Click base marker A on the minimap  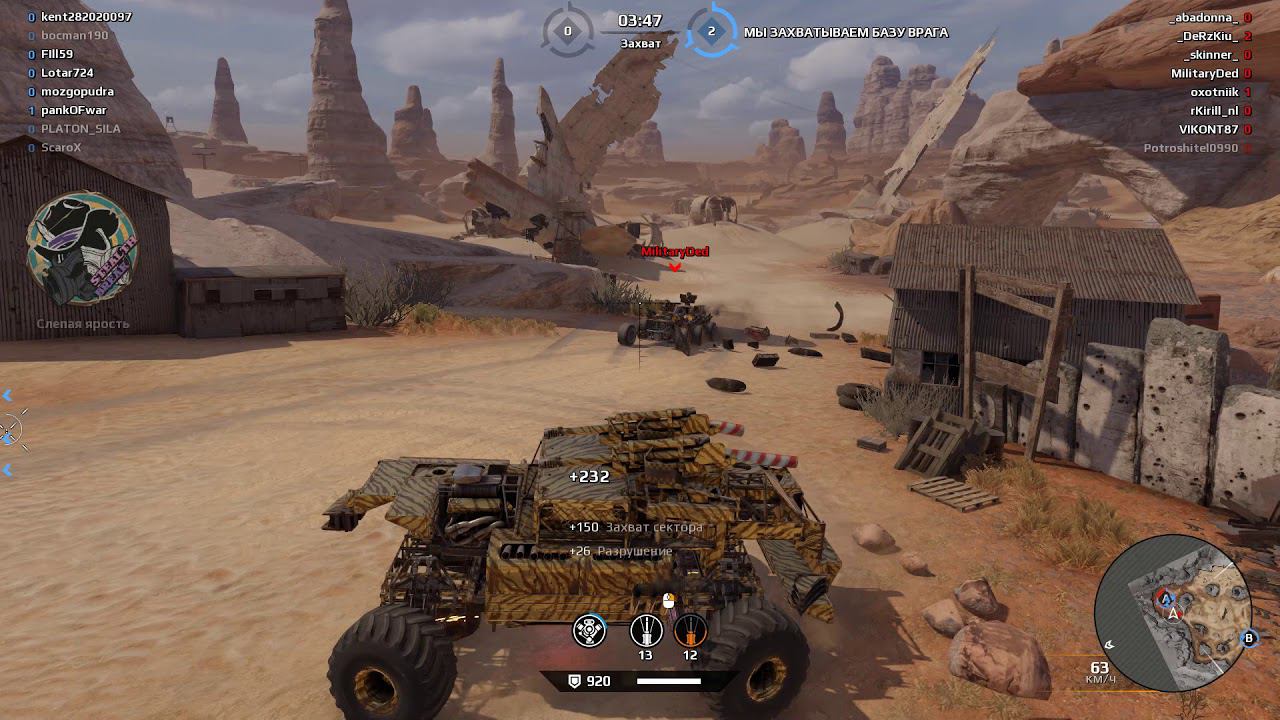(1166, 599)
